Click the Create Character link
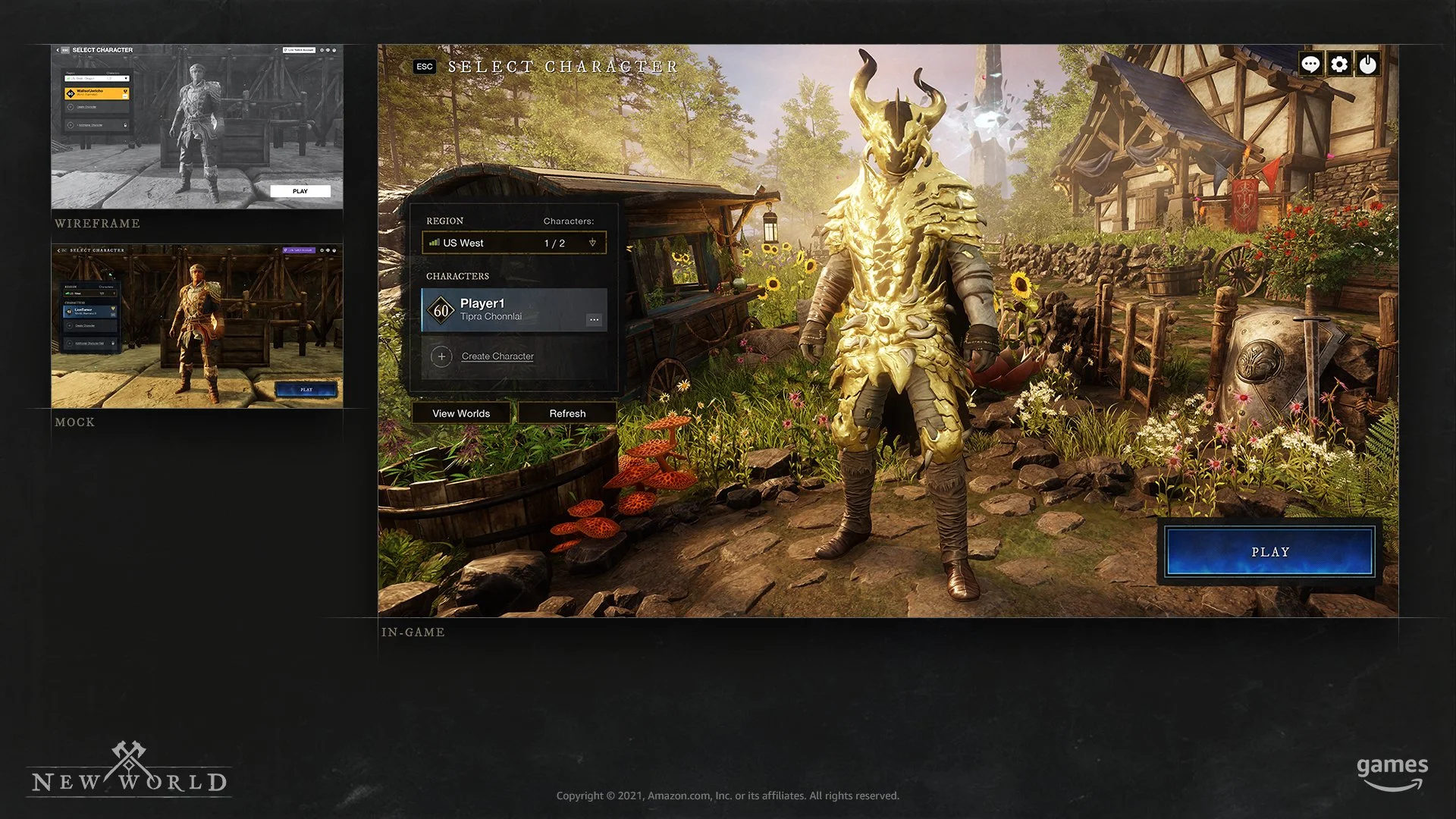Viewport: 1456px width, 819px height. pyautogui.click(x=497, y=356)
